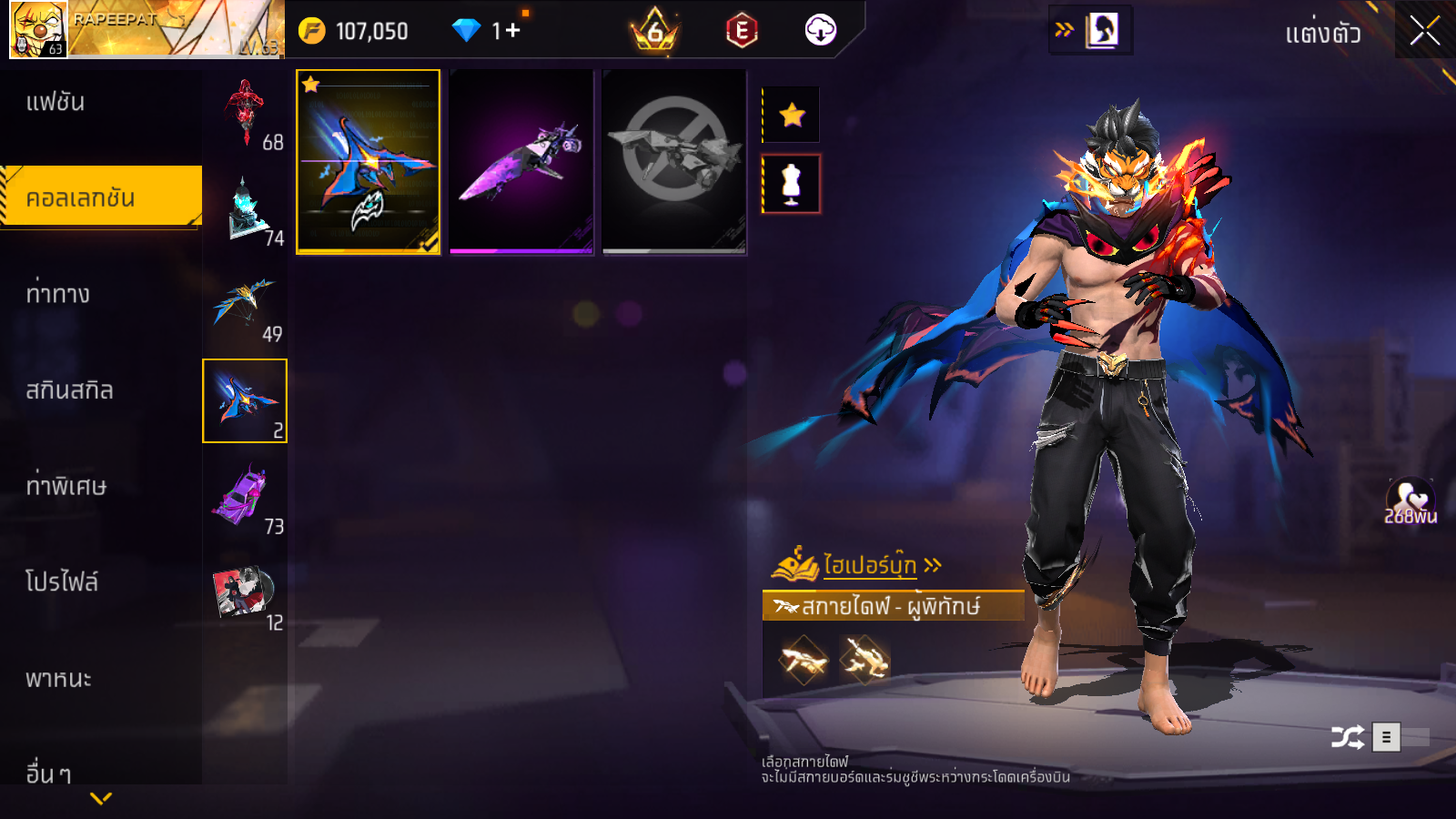This screenshot has width=1456, height=819.
Task: Tap the shuffle arrows icon
Action: (x=1348, y=737)
